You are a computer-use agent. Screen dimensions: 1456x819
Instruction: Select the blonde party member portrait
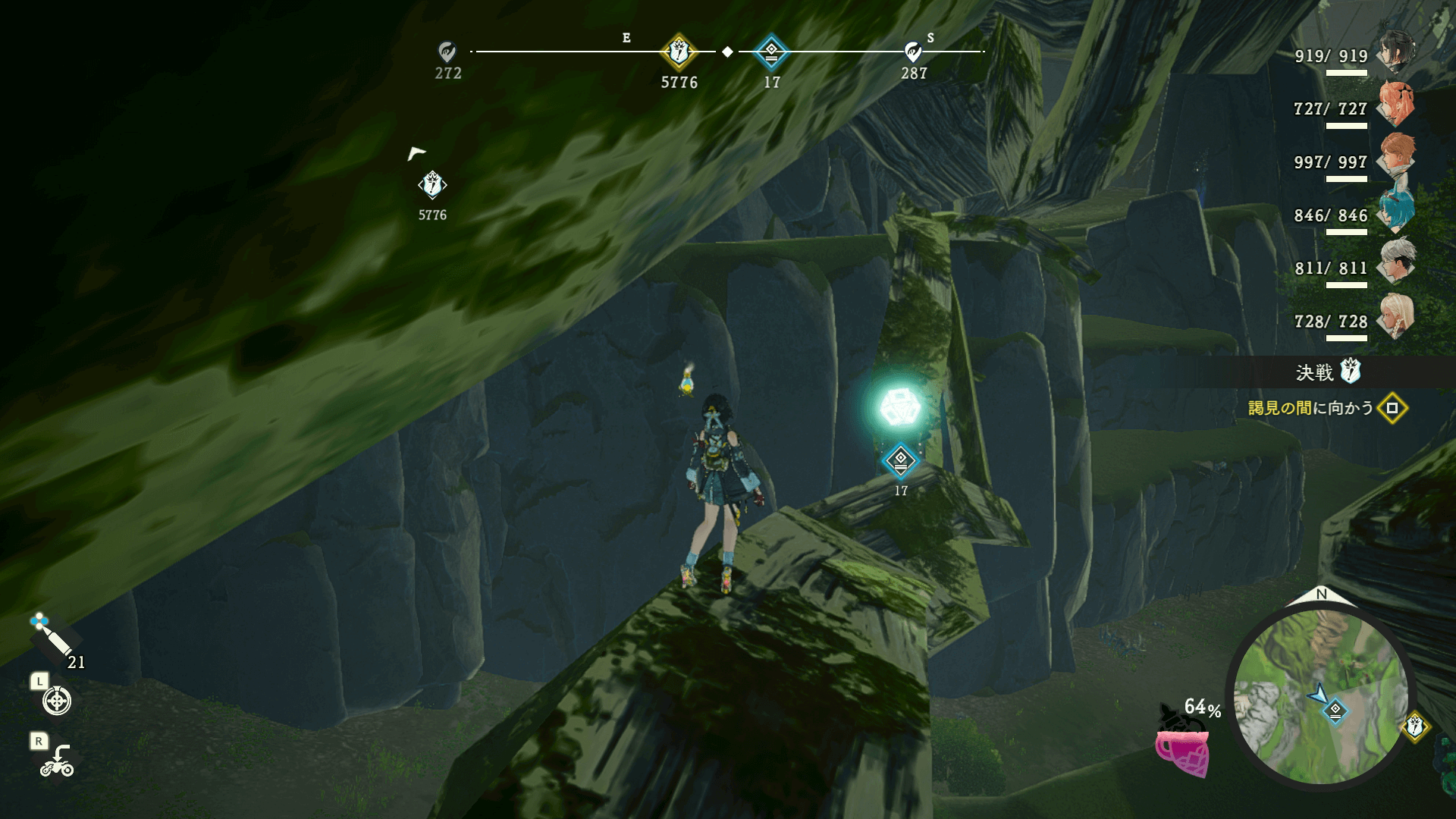[1396, 316]
